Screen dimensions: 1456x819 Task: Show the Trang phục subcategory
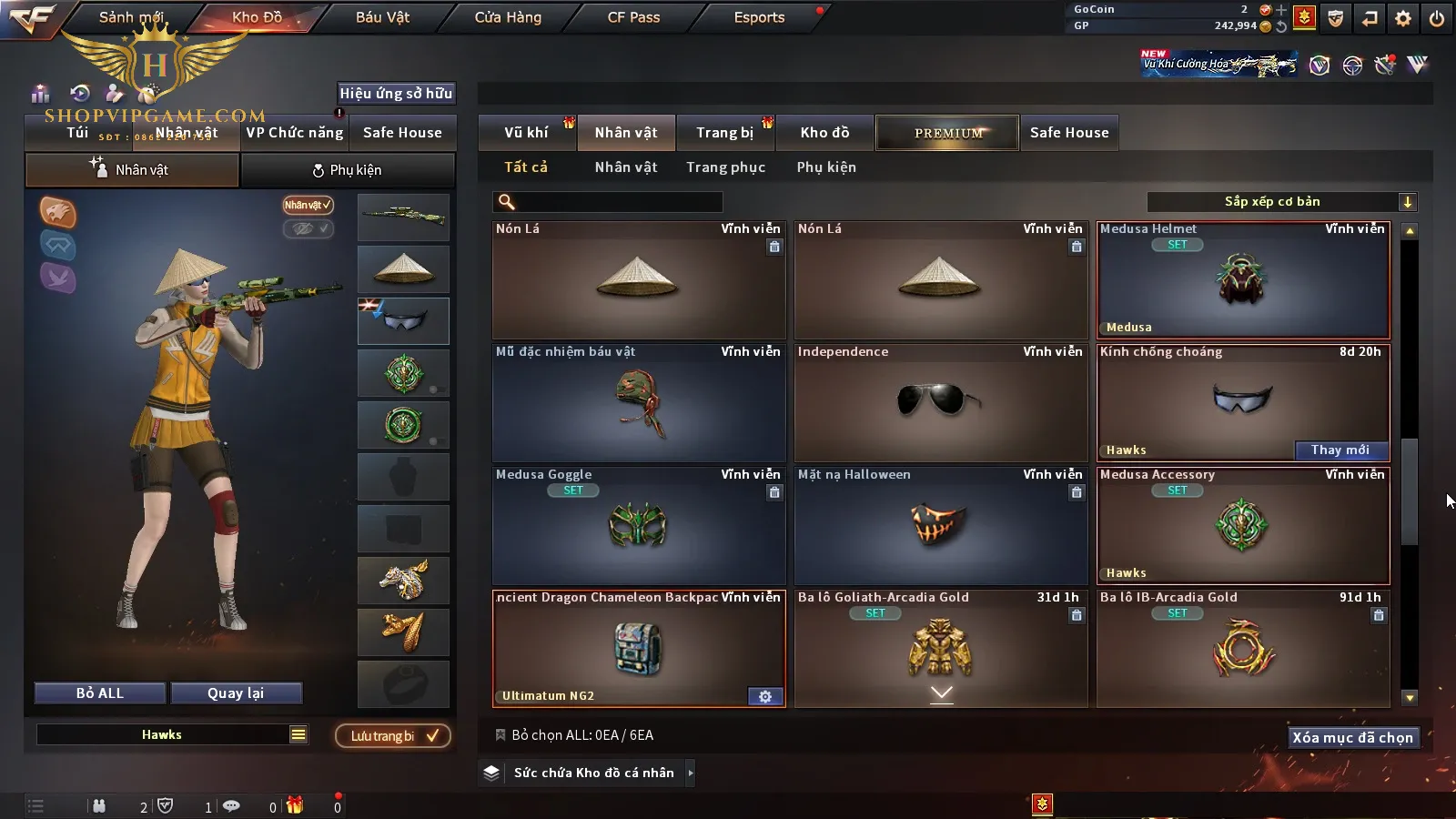pyautogui.click(x=725, y=167)
